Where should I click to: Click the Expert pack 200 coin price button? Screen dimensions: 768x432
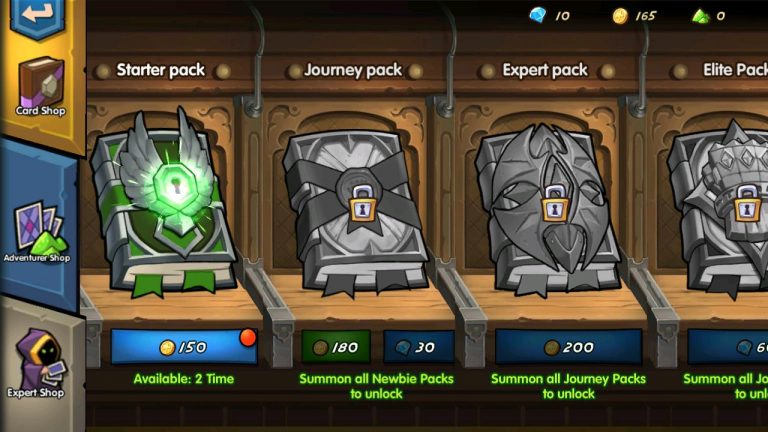point(568,347)
